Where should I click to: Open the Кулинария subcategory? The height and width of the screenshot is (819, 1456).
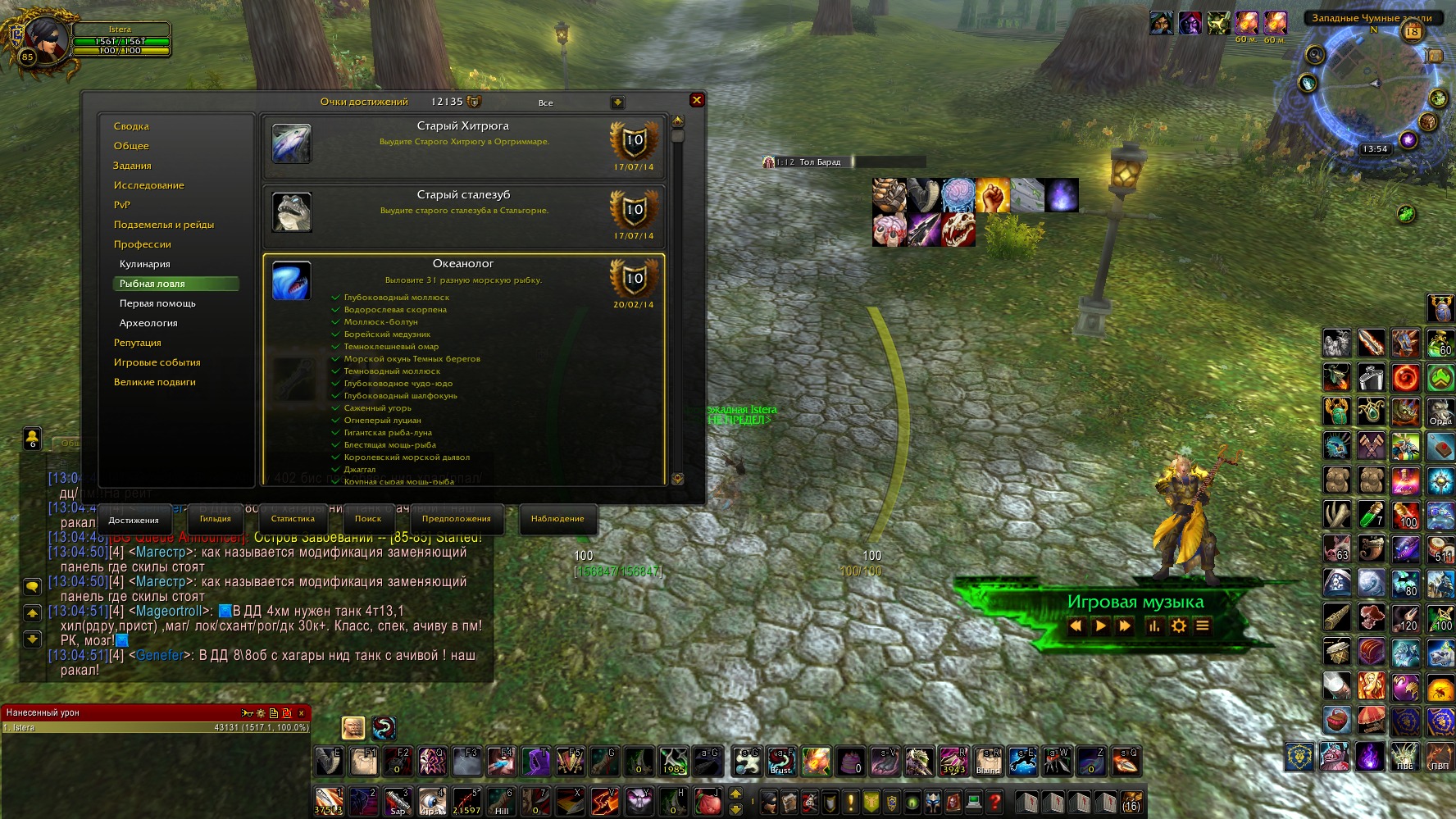tap(145, 264)
